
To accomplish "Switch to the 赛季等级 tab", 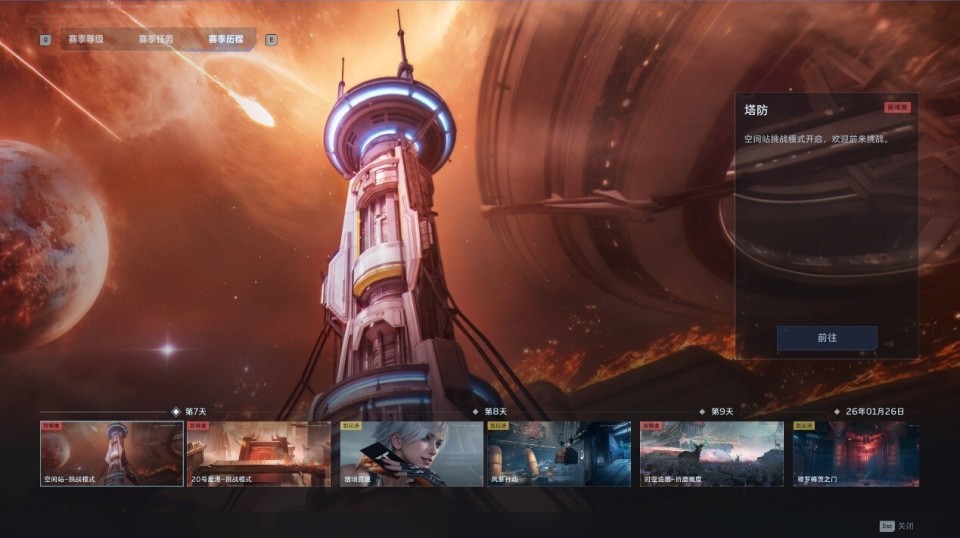I will (x=86, y=40).
